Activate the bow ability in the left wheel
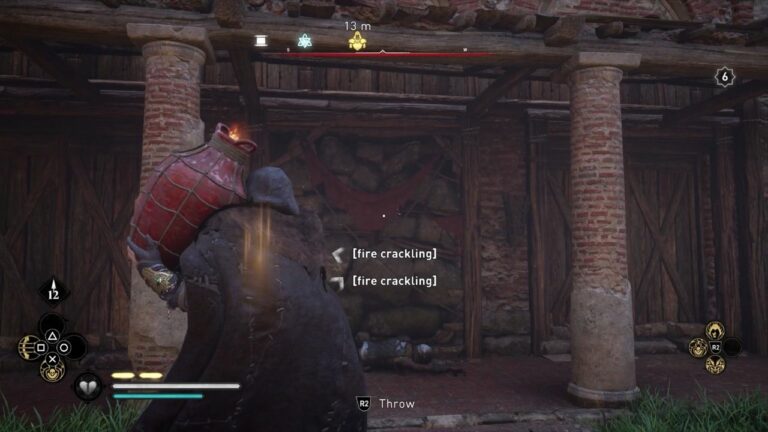The width and height of the screenshot is (768, 432). pyautogui.click(x=25, y=347)
